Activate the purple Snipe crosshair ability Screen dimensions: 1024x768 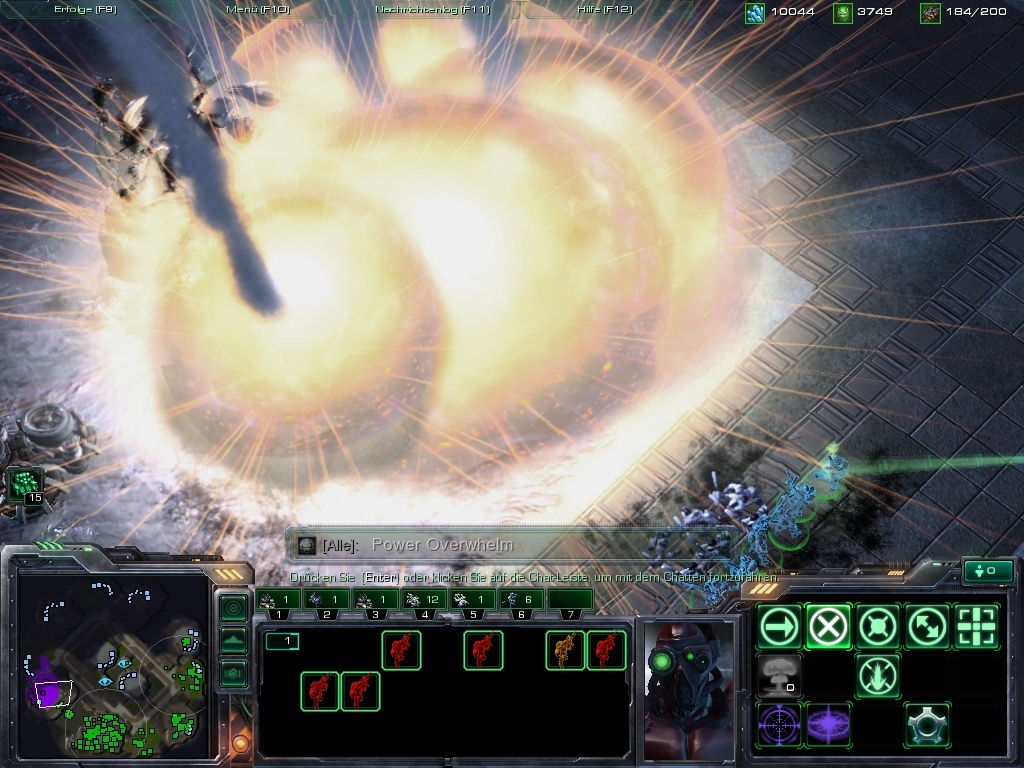(x=779, y=725)
